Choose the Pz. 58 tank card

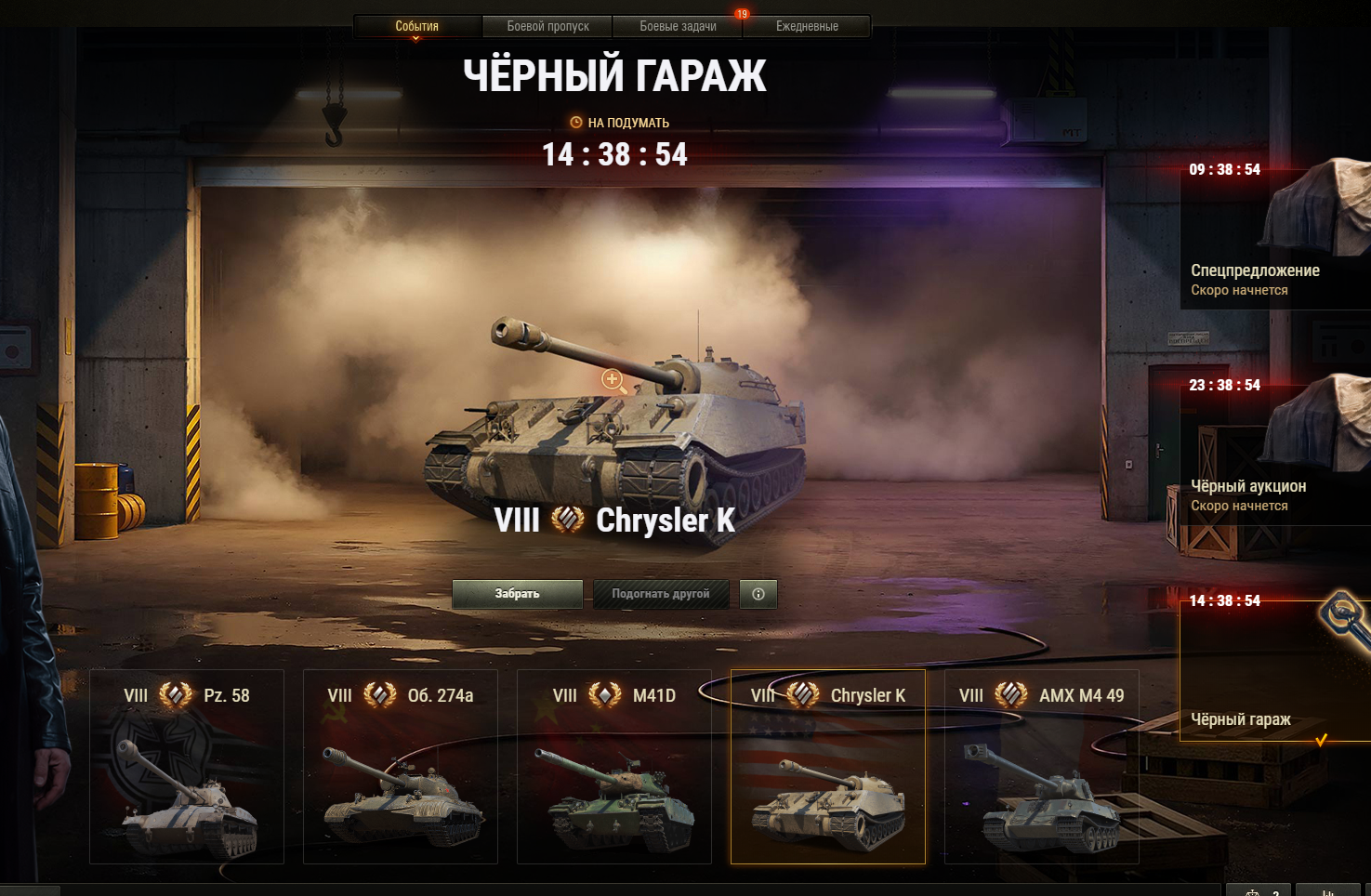point(187,767)
